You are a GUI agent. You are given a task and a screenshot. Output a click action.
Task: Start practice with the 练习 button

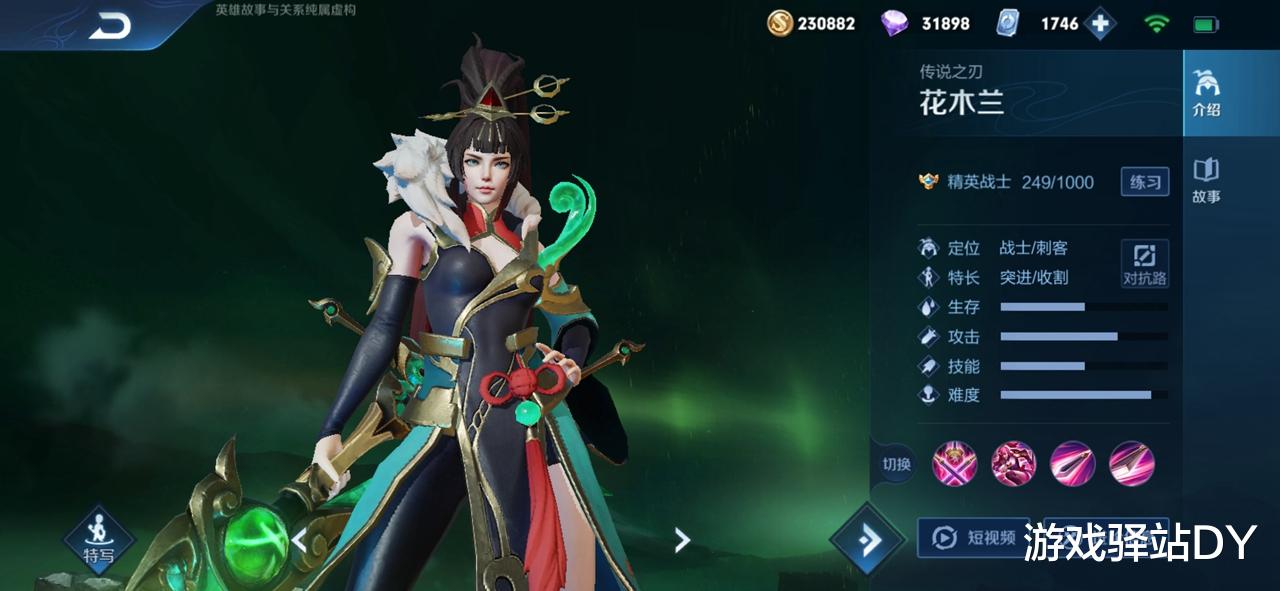point(1144,182)
